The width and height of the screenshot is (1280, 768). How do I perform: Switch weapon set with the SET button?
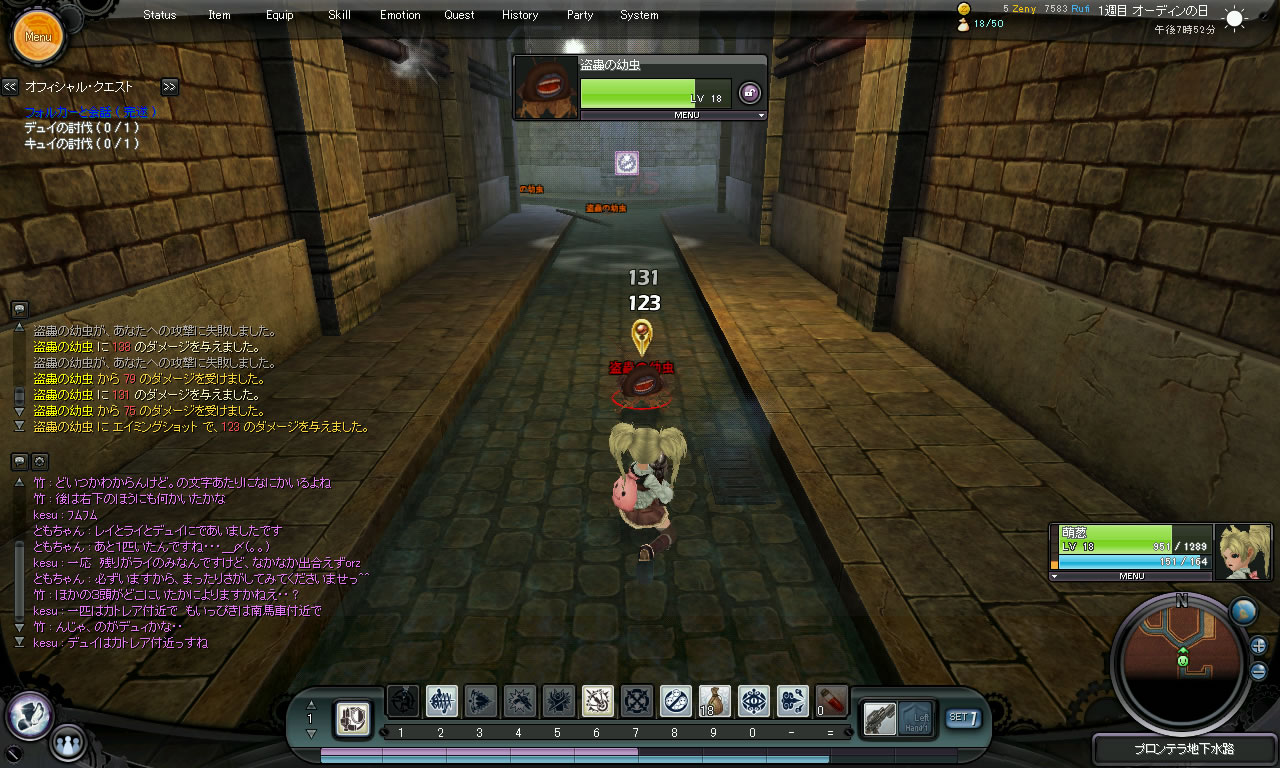(x=962, y=717)
